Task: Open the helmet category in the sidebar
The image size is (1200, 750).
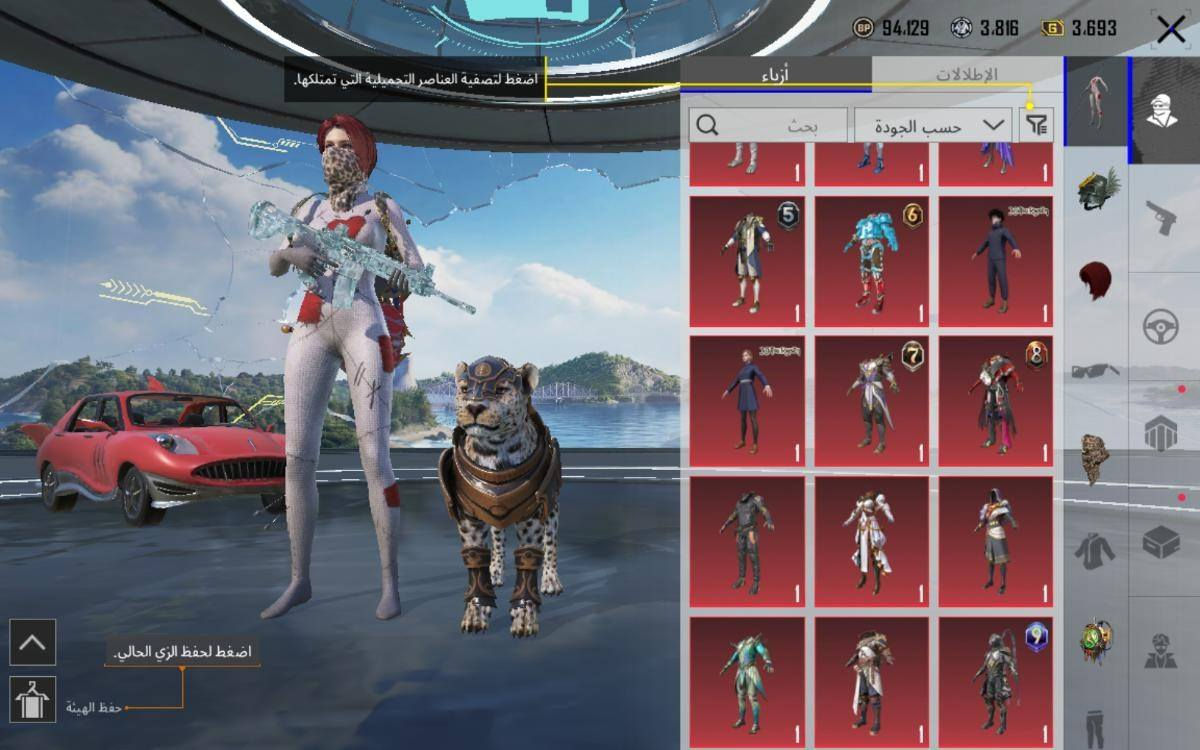Action: (1097, 190)
